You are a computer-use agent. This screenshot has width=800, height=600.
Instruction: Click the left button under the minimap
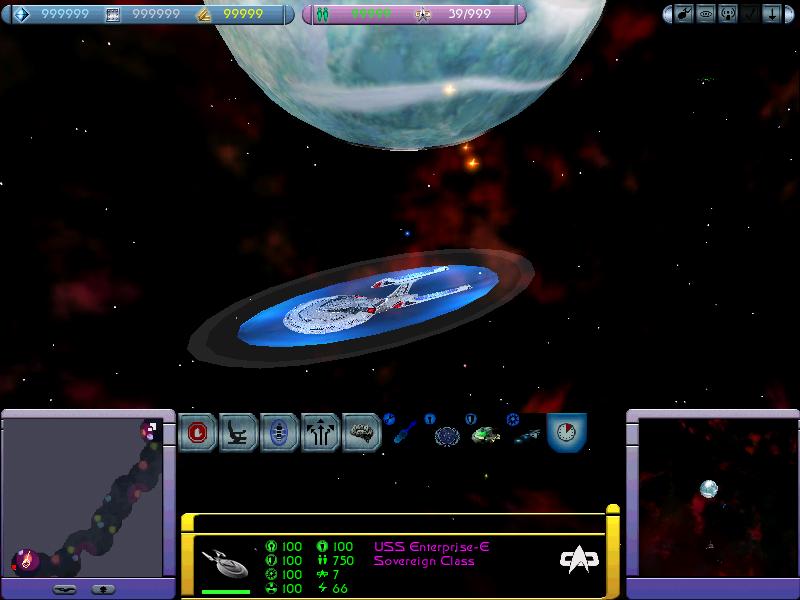pyautogui.click(x=64, y=589)
